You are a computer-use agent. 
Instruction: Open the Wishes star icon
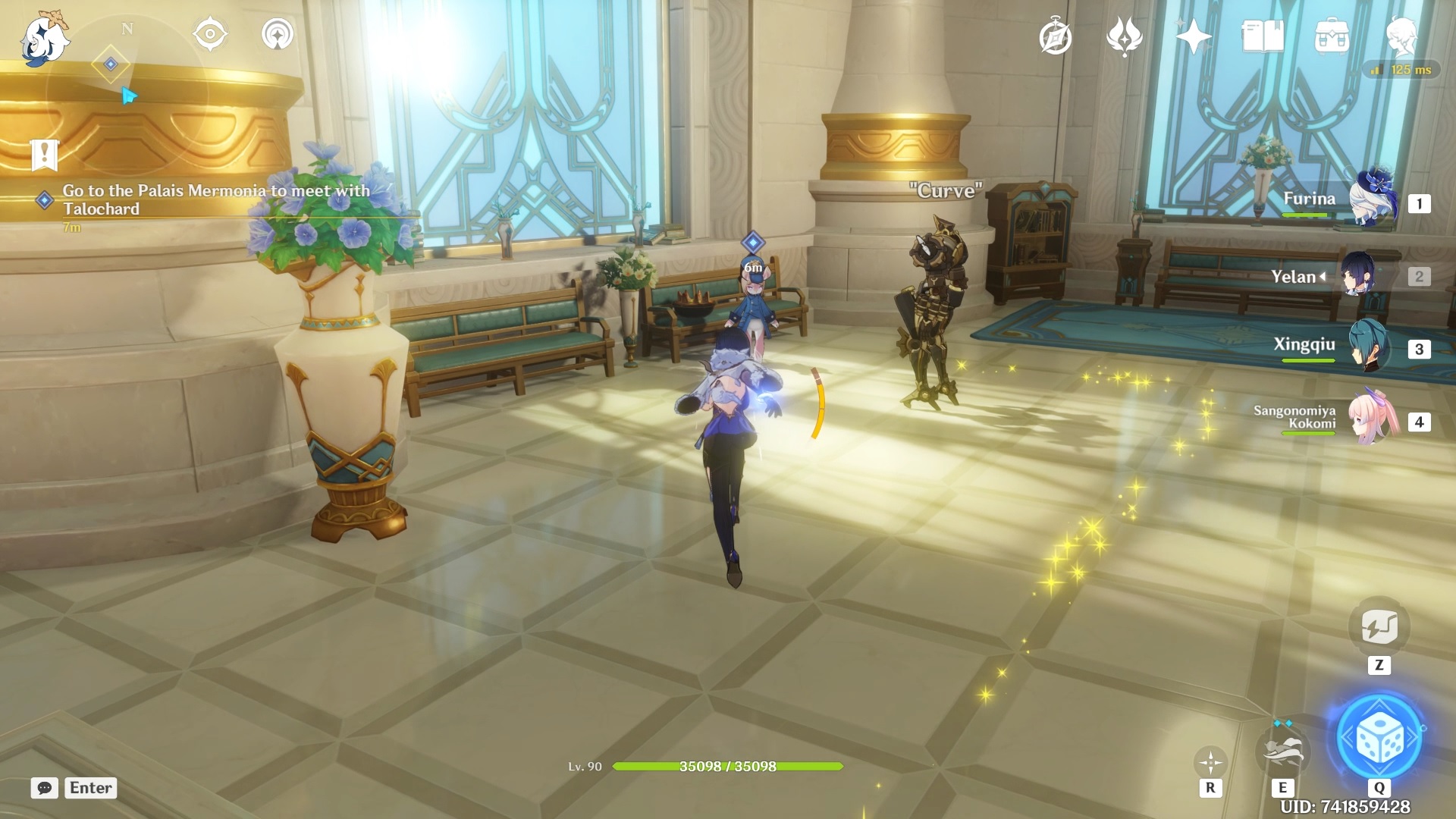pos(1193,33)
